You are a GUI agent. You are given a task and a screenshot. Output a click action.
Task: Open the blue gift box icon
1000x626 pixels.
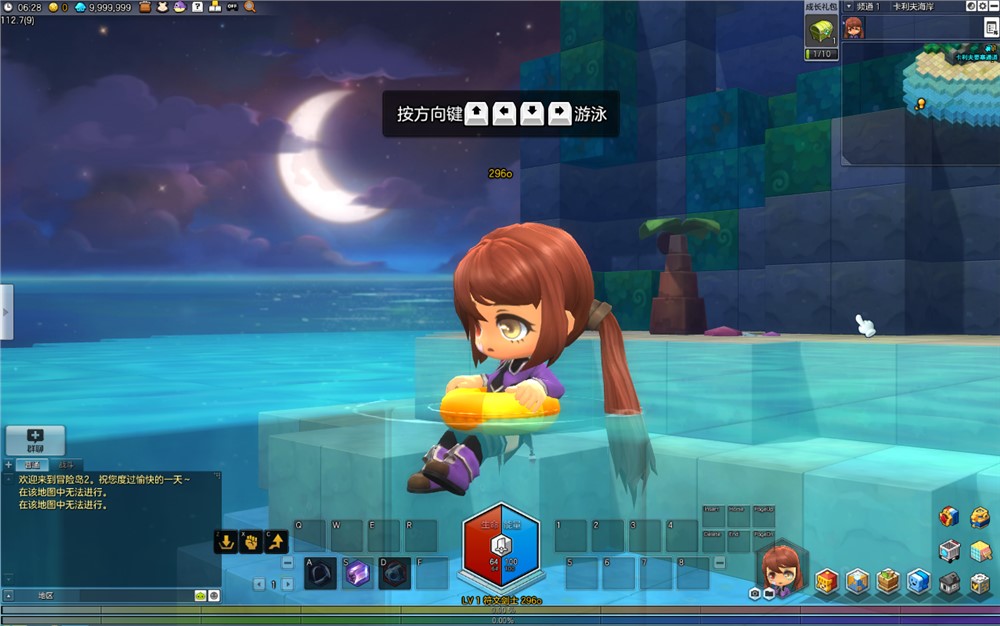(x=948, y=516)
